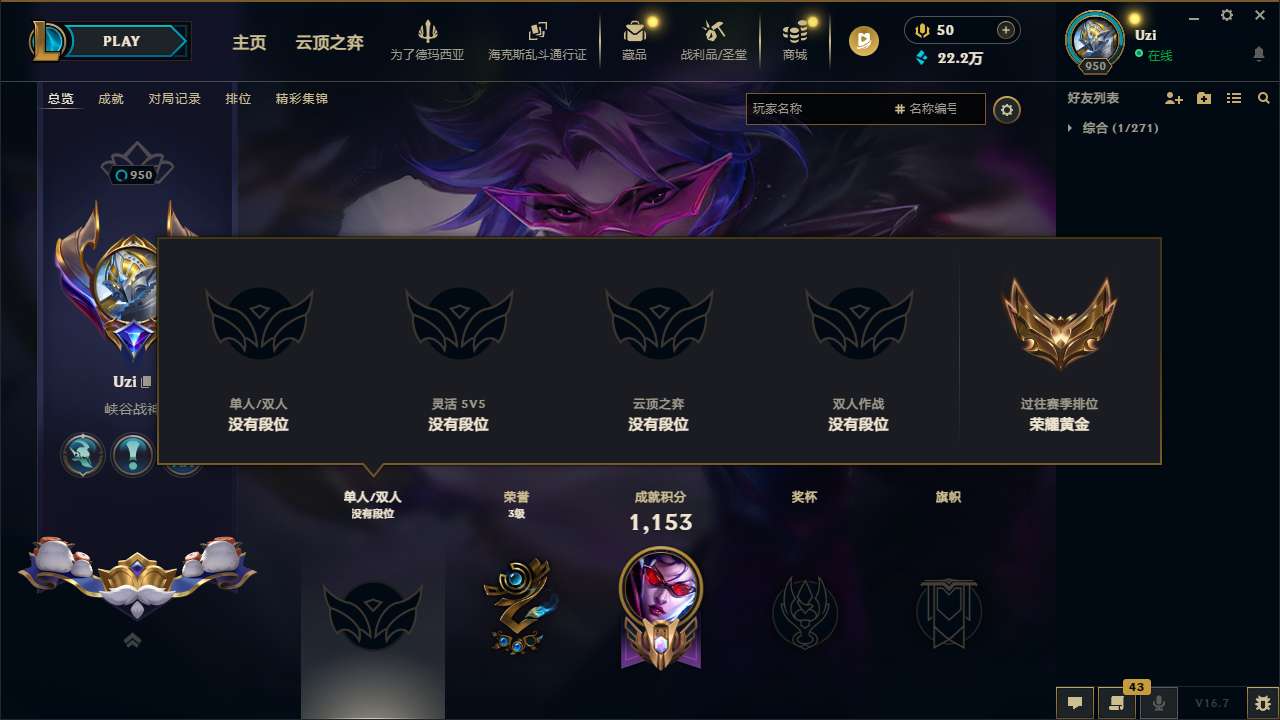
Task: Open the client settings gear icon
Action: pos(1226,16)
